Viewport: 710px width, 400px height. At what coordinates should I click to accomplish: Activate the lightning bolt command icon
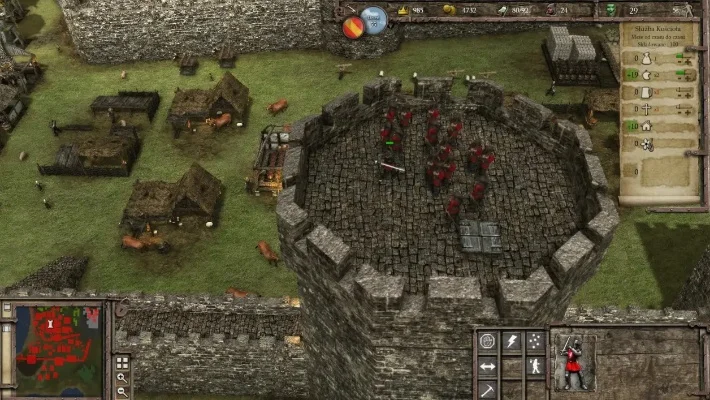tap(512, 342)
